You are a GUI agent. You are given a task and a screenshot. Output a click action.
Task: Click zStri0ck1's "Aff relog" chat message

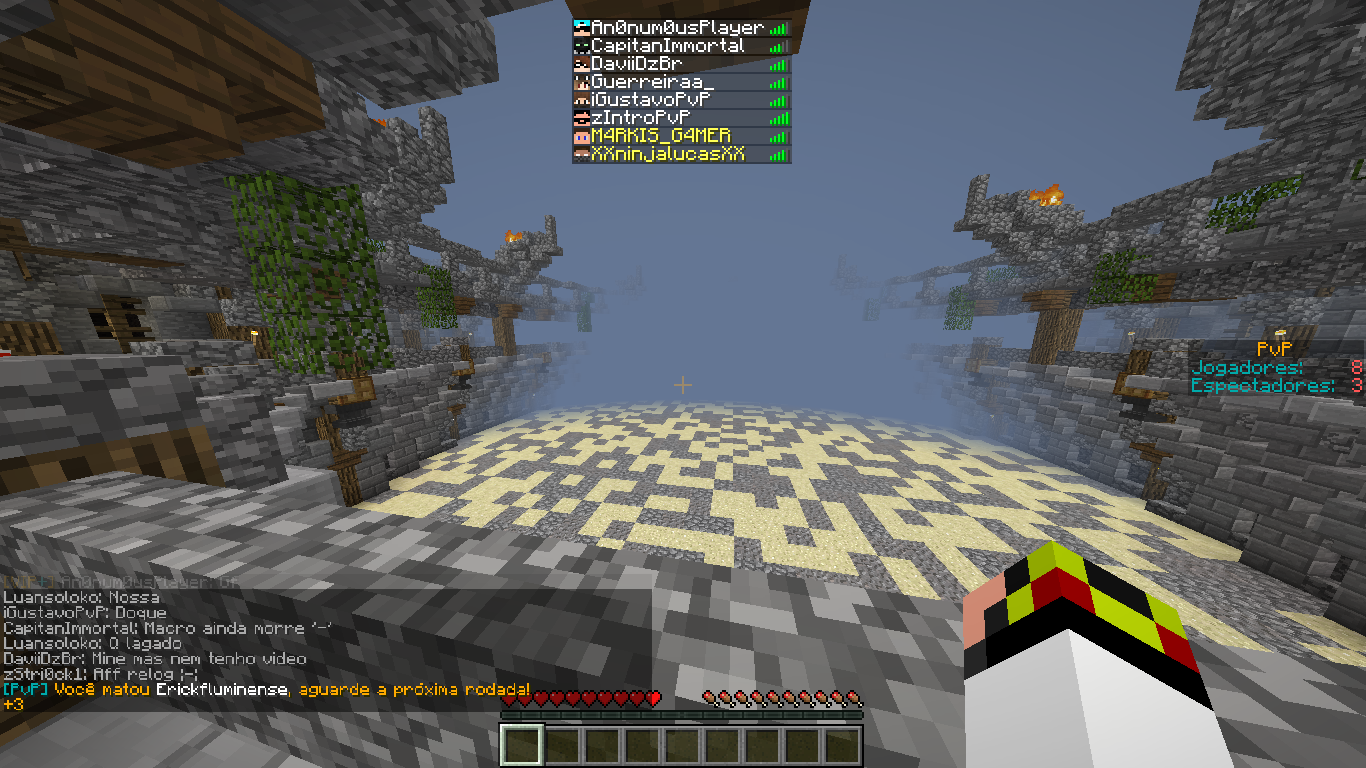pos(100,675)
